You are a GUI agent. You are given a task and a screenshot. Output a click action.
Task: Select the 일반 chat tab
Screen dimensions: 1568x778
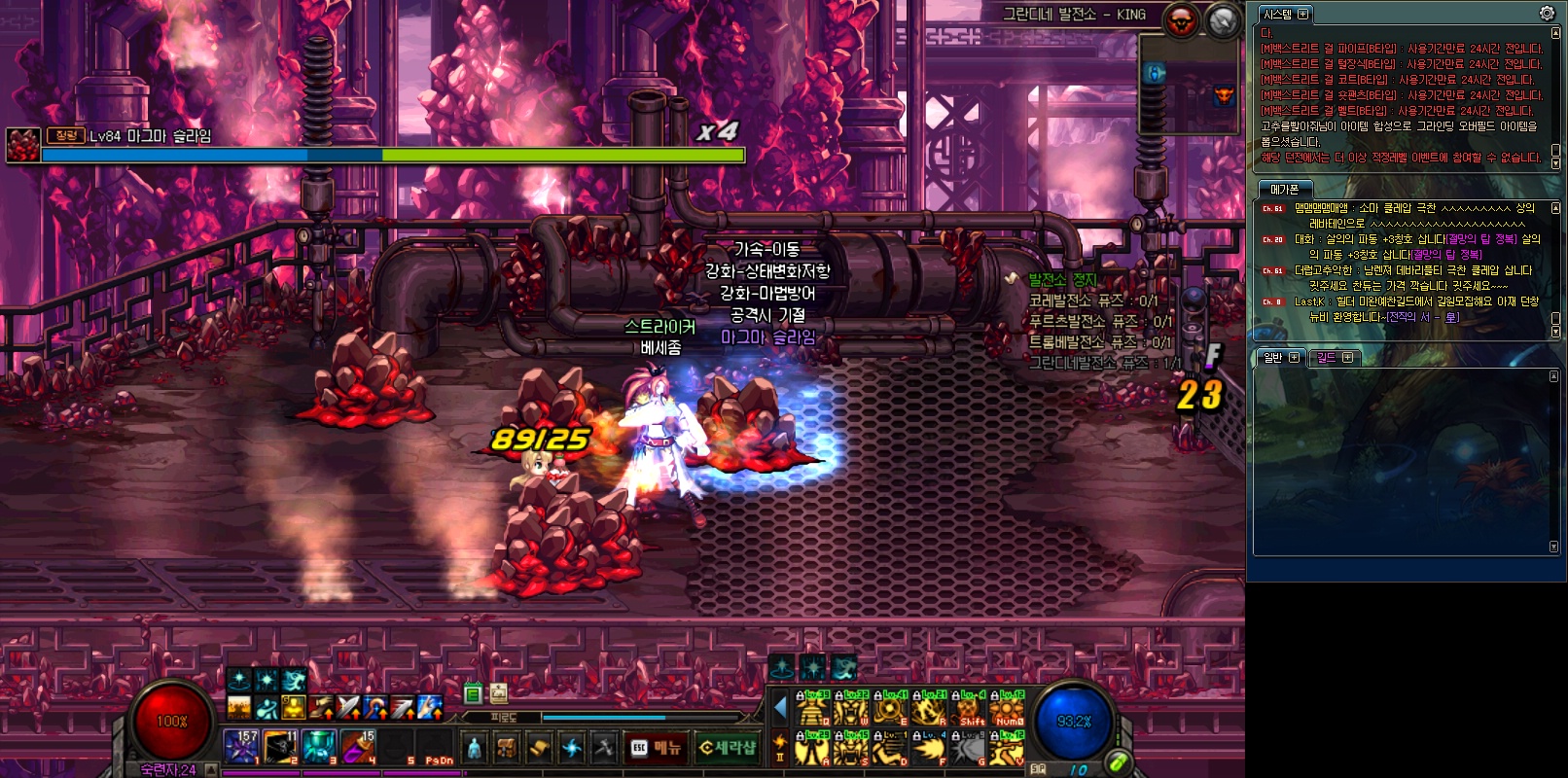[x=1272, y=358]
